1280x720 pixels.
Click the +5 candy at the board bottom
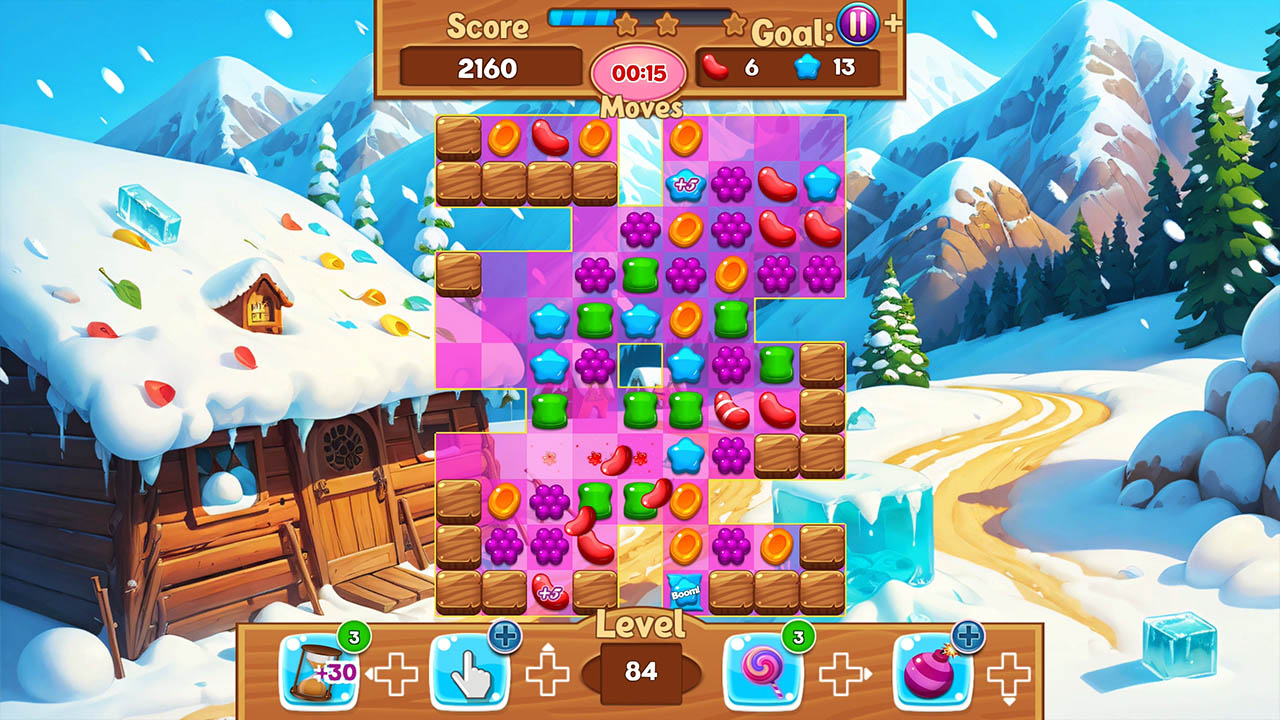coord(549,592)
